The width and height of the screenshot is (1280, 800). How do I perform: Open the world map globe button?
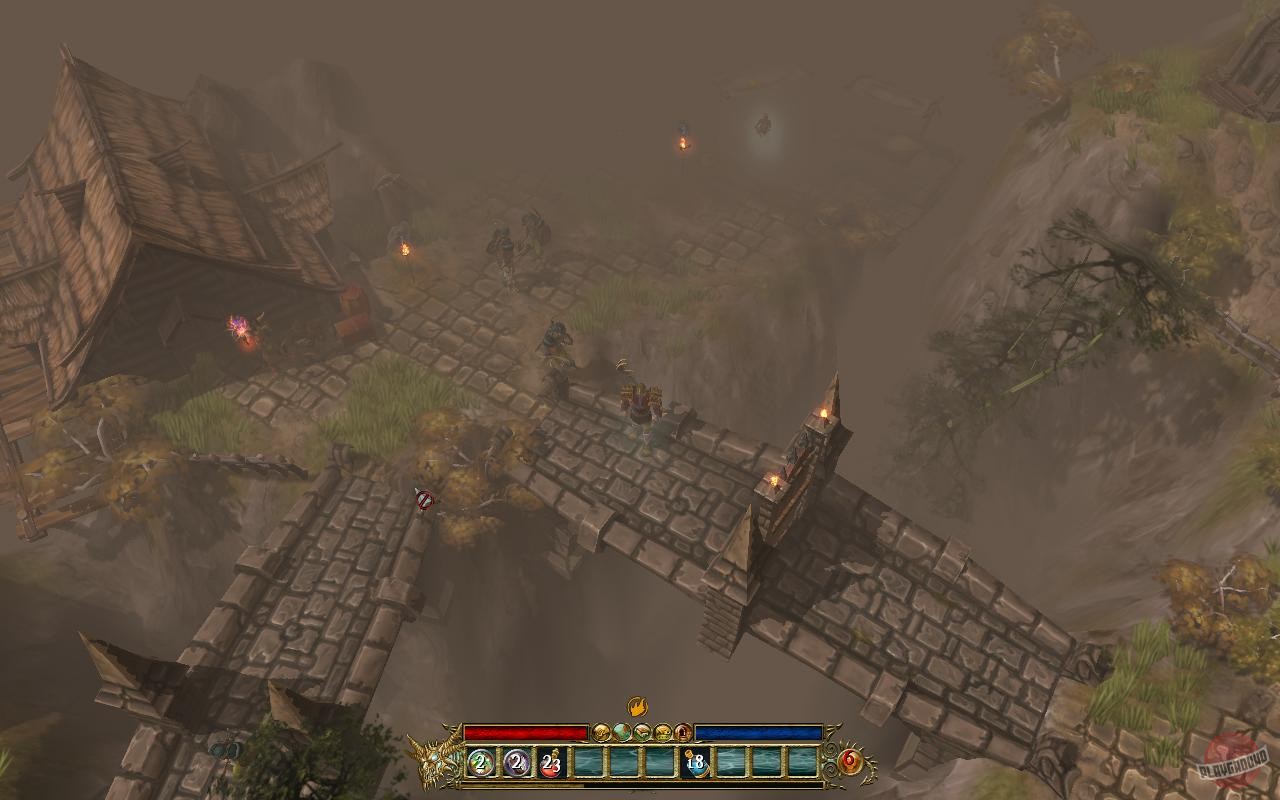[x=623, y=733]
